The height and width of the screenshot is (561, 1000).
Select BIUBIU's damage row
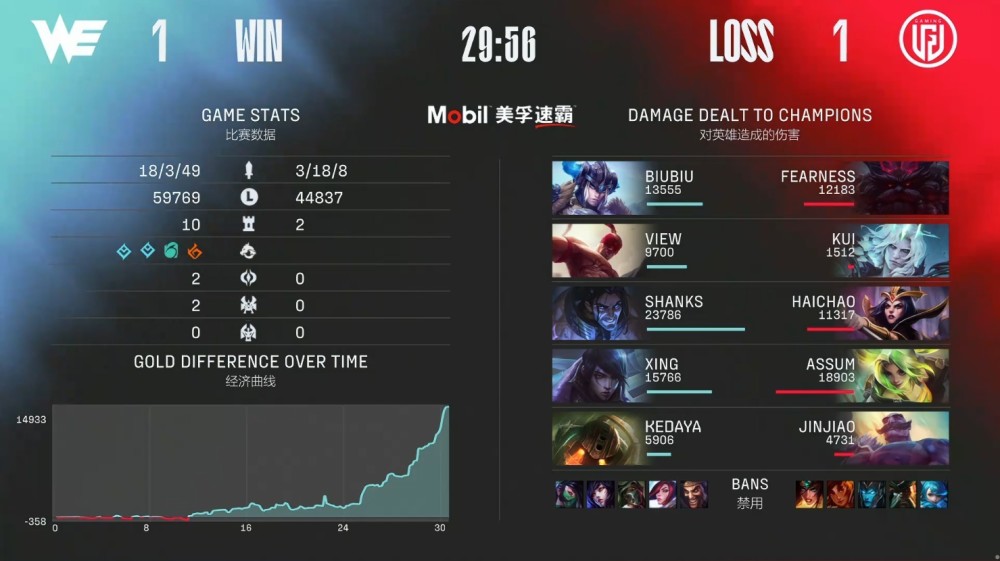coord(650,187)
